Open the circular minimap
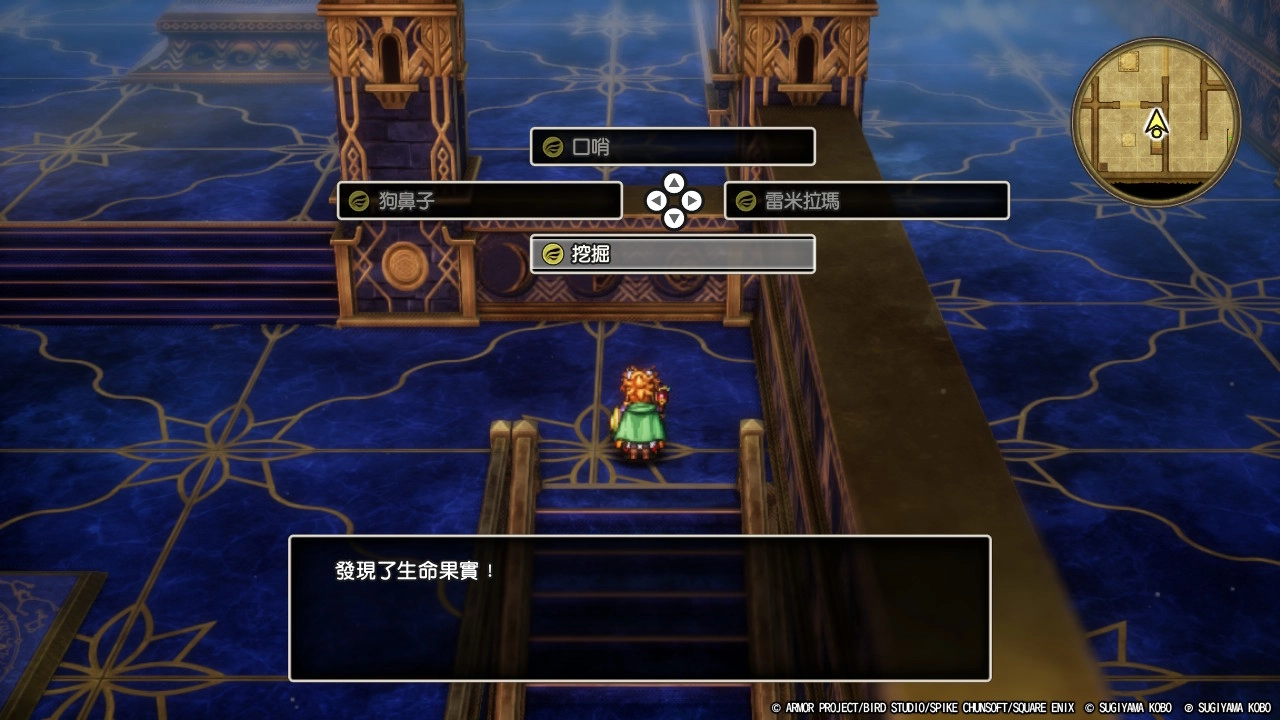This screenshot has height=720, width=1280. coord(1156,122)
